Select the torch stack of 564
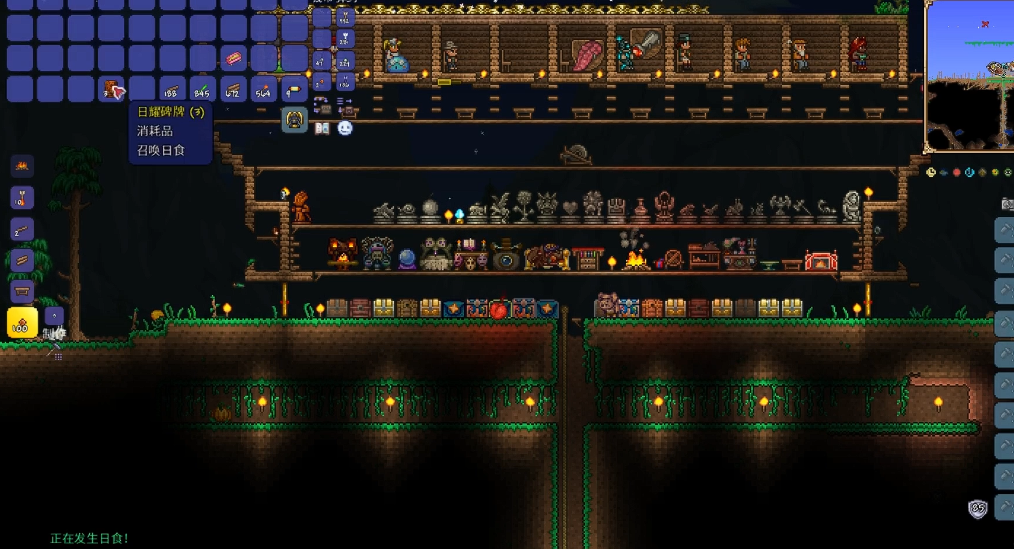Viewport: 1014px width, 549px height. [262, 90]
